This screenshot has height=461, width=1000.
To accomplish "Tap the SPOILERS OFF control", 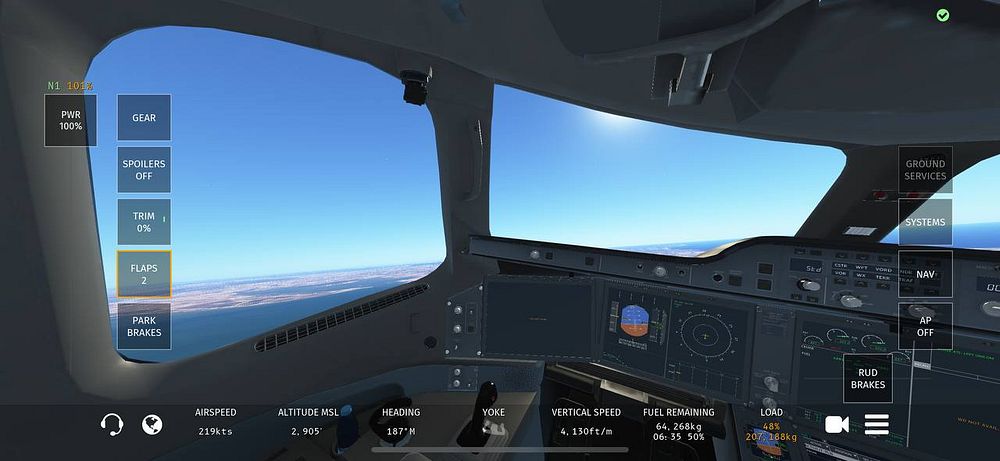I will pyautogui.click(x=144, y=170).
